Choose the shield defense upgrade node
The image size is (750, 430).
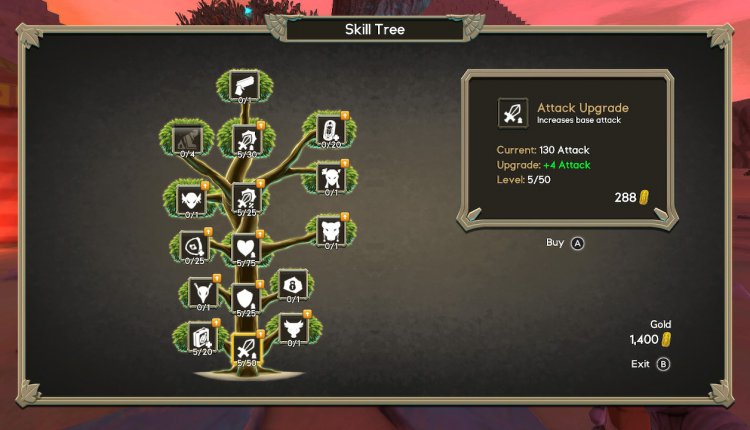coord(246,297)
